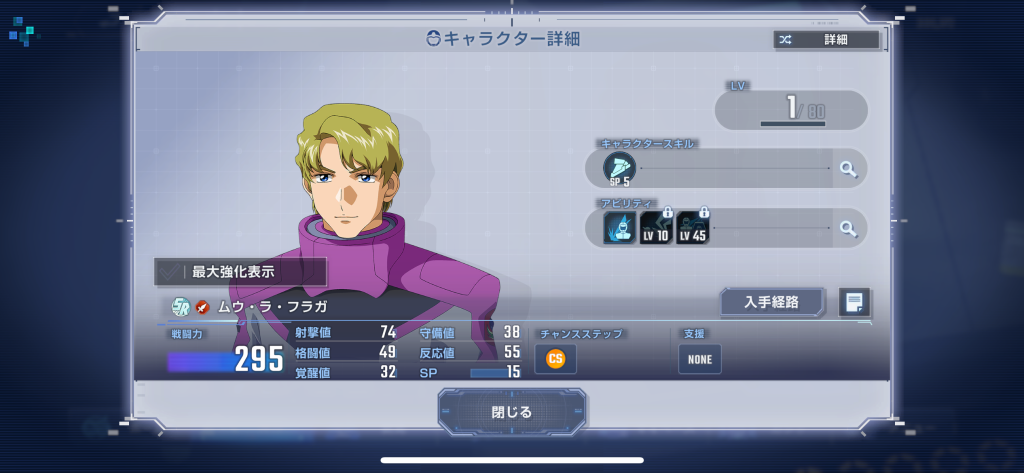
Task: Open the 入手経路 acquisition route
Action: pyautogui.click(x=771, y=302)
